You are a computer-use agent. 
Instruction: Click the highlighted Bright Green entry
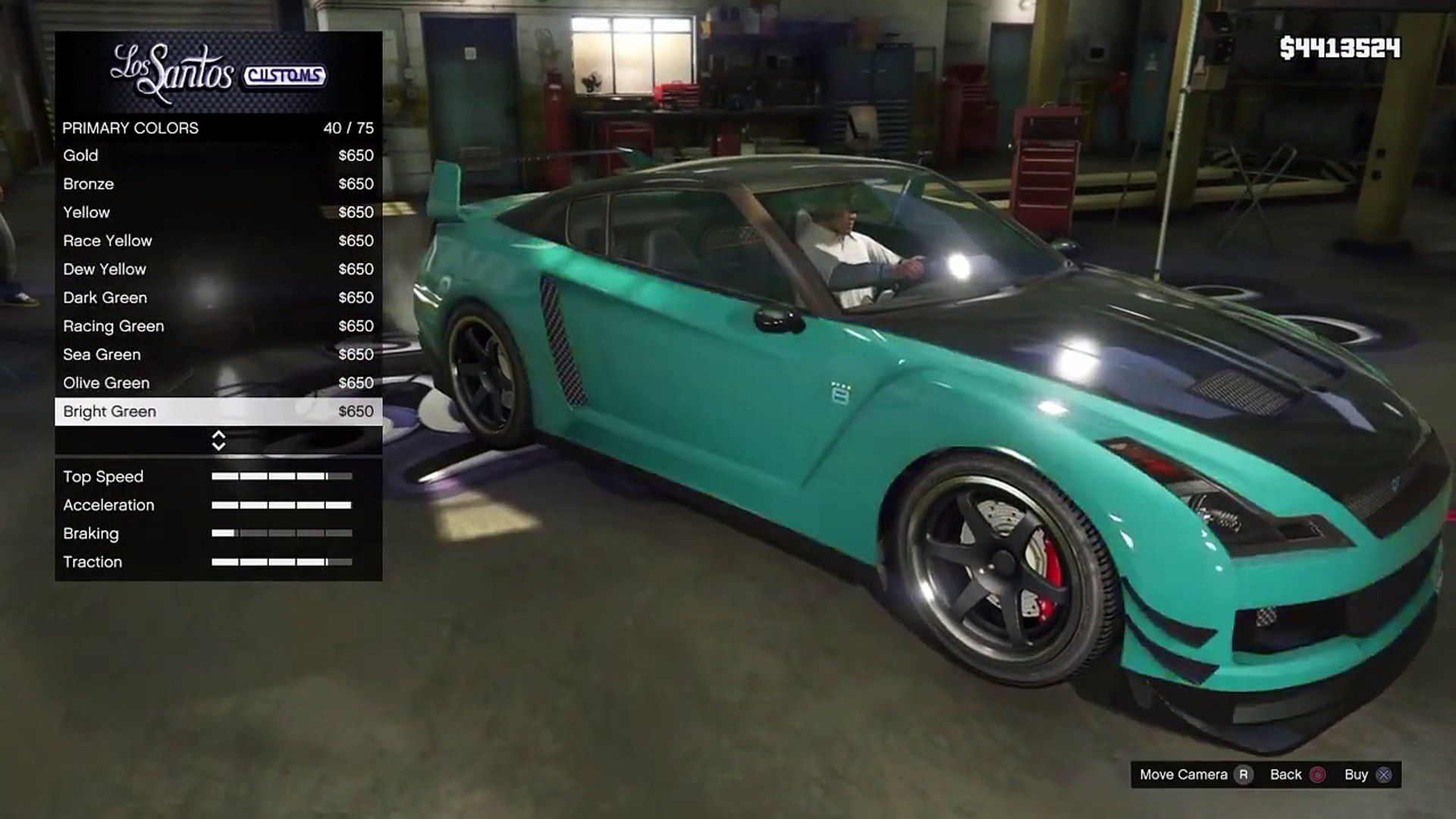pyautogui.click(x=218, y=412)
